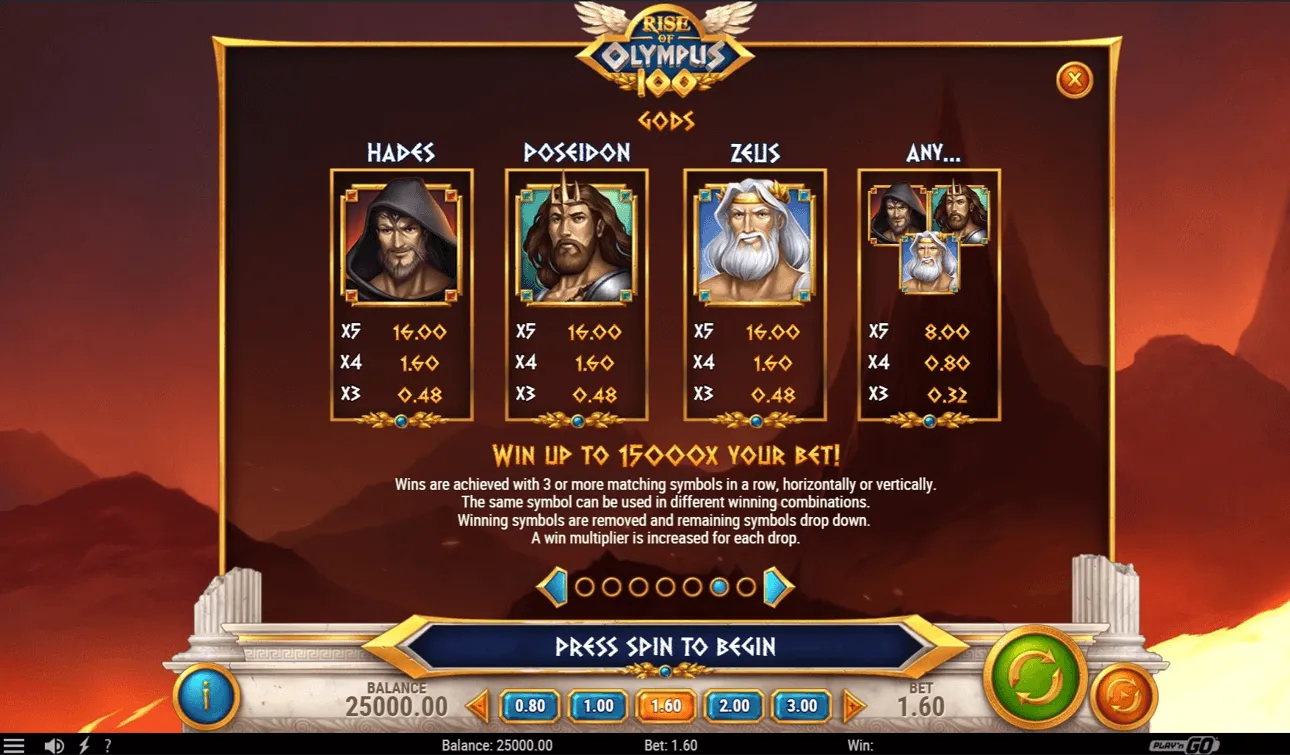The height and width of the screenshot is (755, 1290).
Task: Dismiss the paytable with the X button
Action: (x=1074, y=80)
